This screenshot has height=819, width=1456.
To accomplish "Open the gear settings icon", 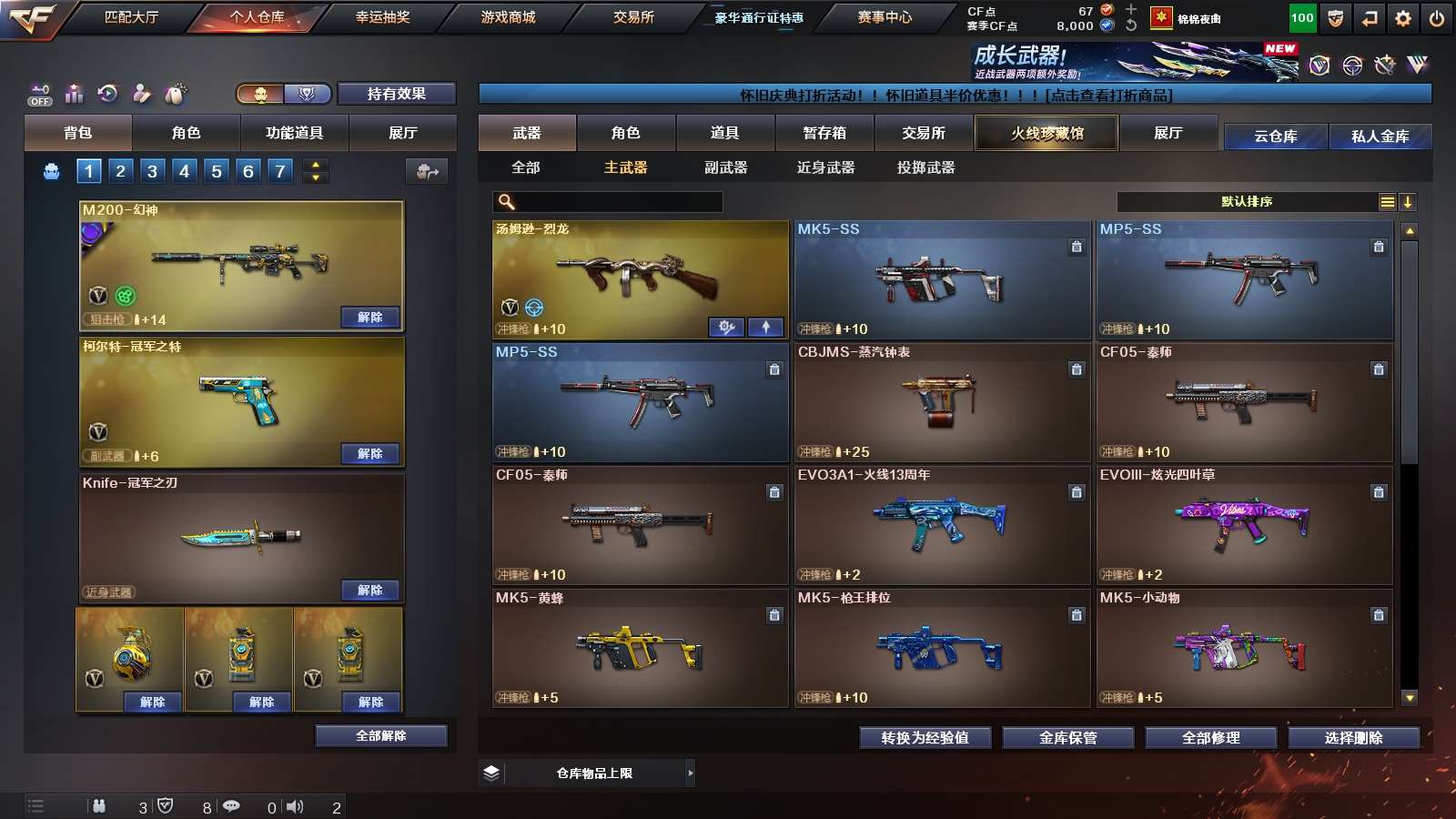I will coord(1403,18).
